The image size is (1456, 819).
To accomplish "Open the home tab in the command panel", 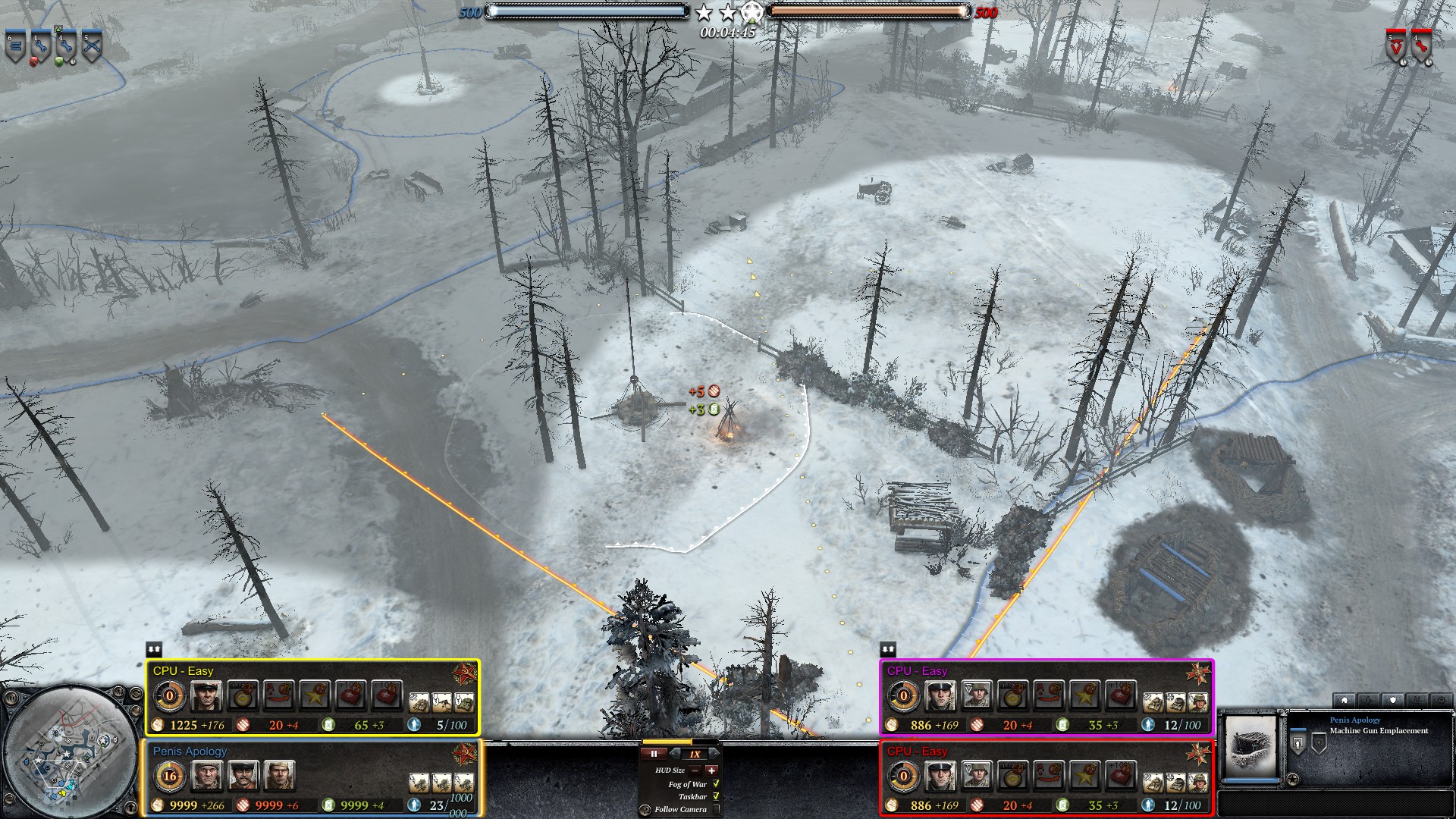I will [x=1344, y=700].
